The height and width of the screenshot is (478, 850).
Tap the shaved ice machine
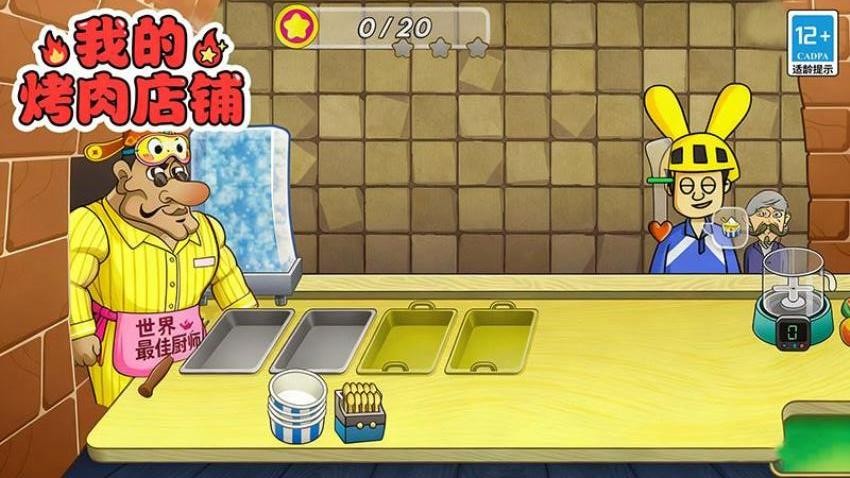click(244, 203)
